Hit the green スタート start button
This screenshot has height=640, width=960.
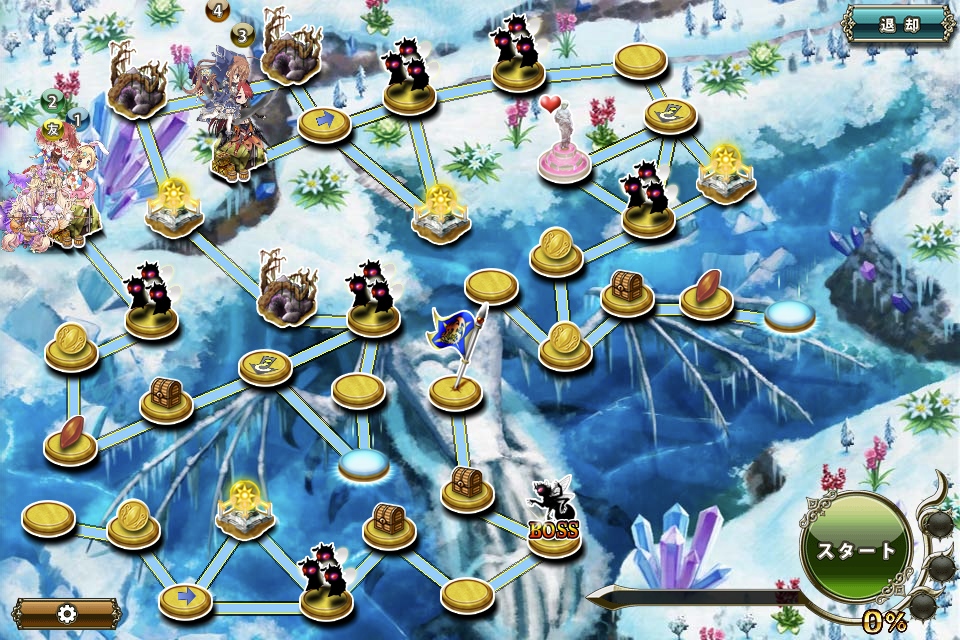(x=856, y=549)
